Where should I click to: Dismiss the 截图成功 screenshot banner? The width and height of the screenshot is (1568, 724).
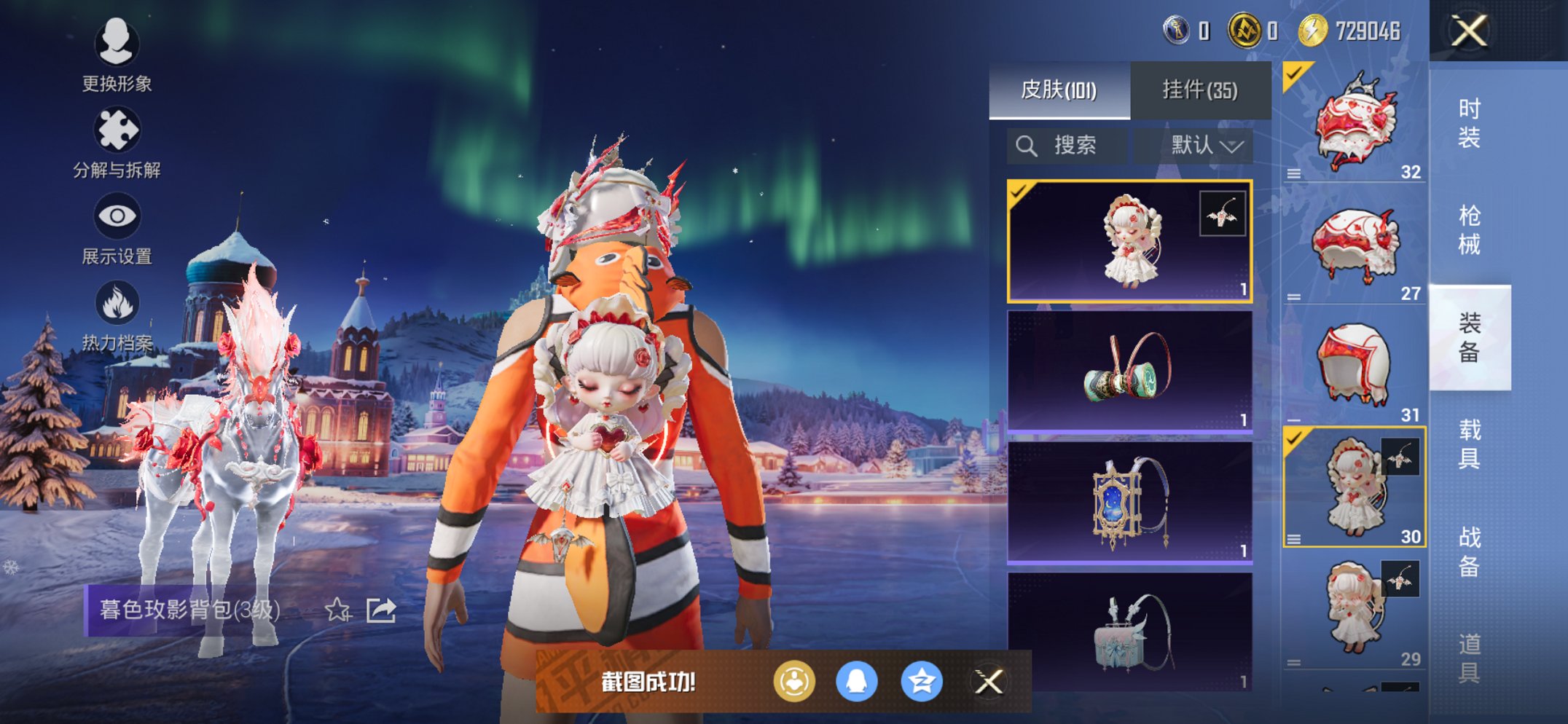989,682
